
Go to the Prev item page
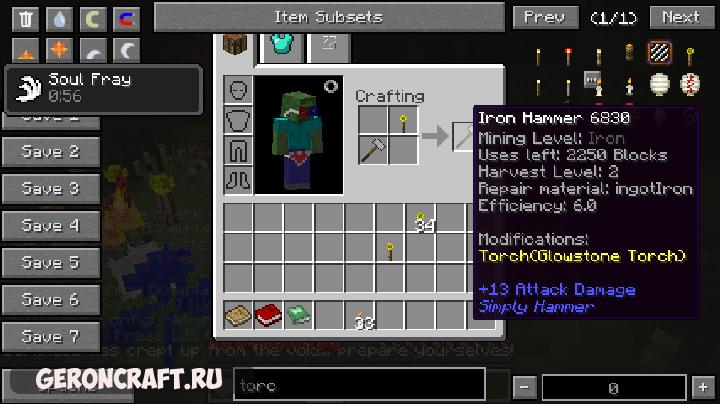(x=544, y=17)
